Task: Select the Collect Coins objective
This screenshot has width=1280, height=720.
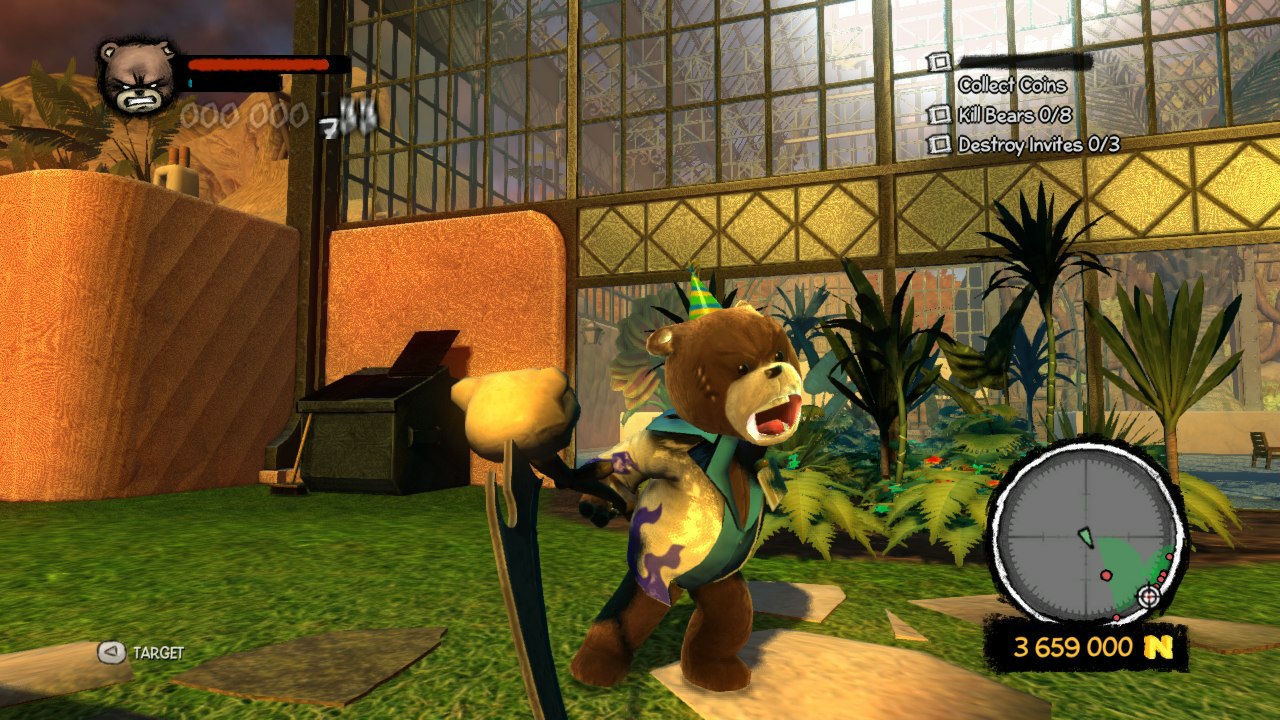Action: [1012, 85]
